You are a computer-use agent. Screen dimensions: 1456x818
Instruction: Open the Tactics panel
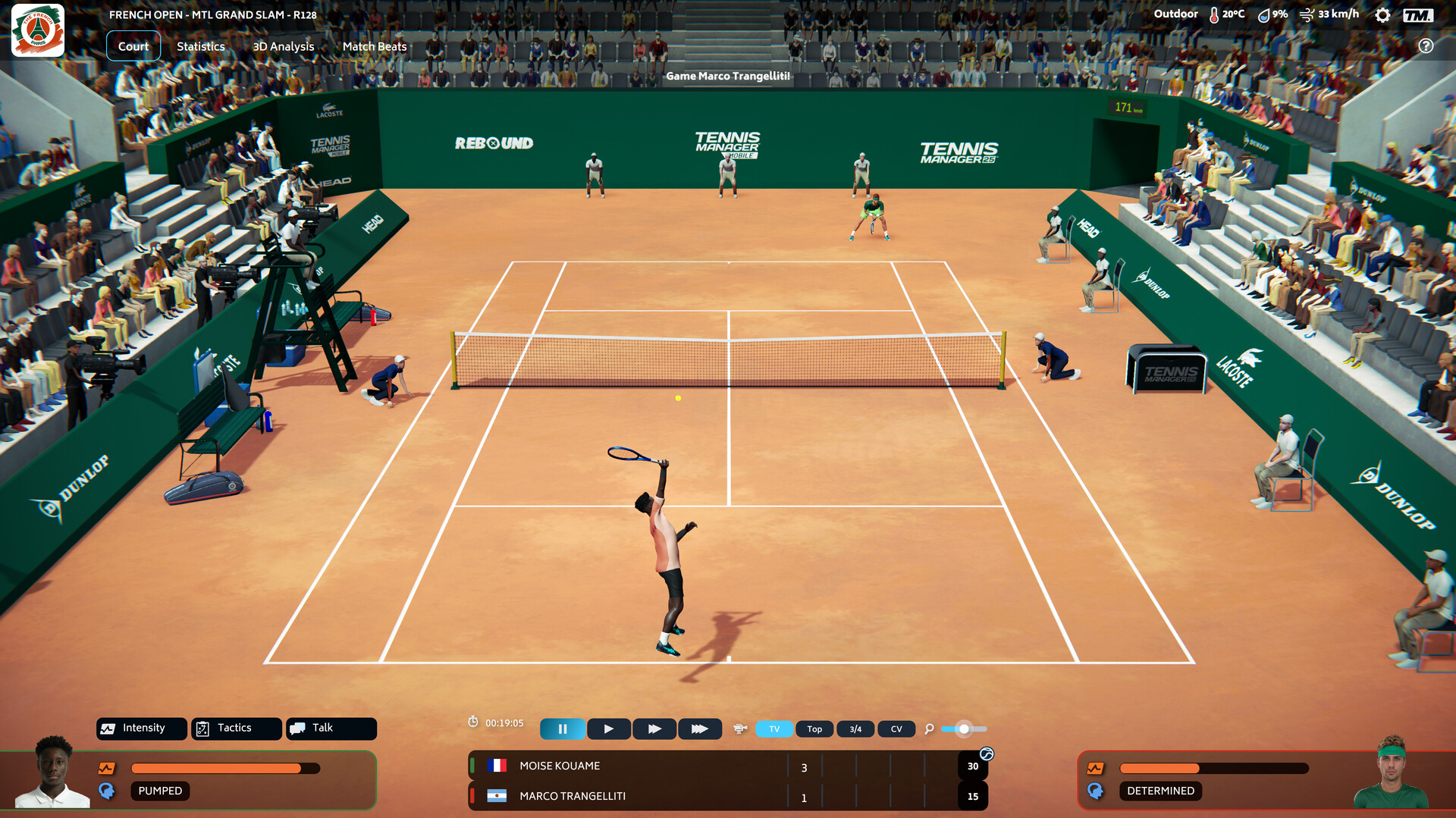pyautogui.click(x=236, y=728)
